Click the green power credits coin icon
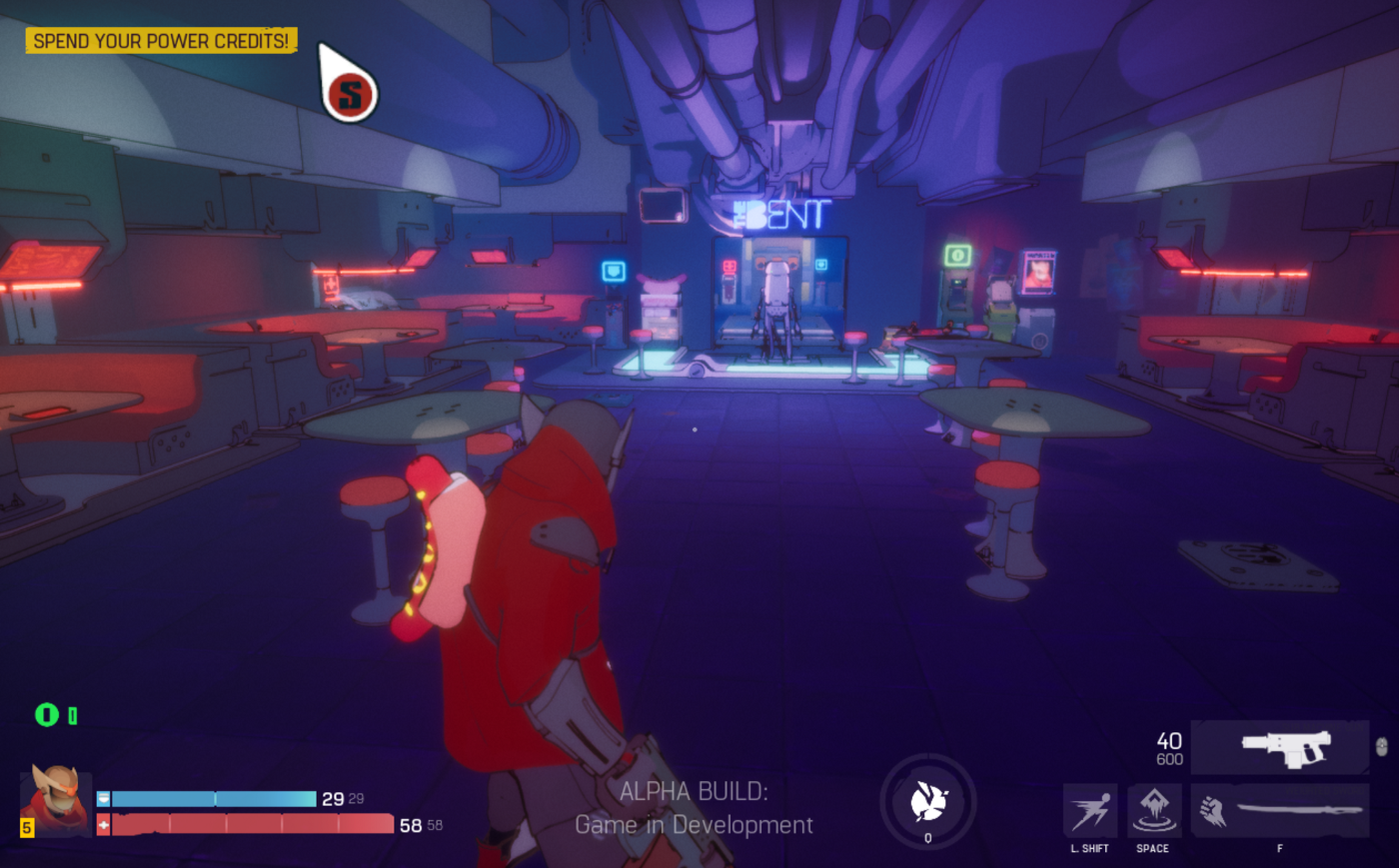Screen dimensions: 1399x868 pyautogui.click(x=46, y=714)
